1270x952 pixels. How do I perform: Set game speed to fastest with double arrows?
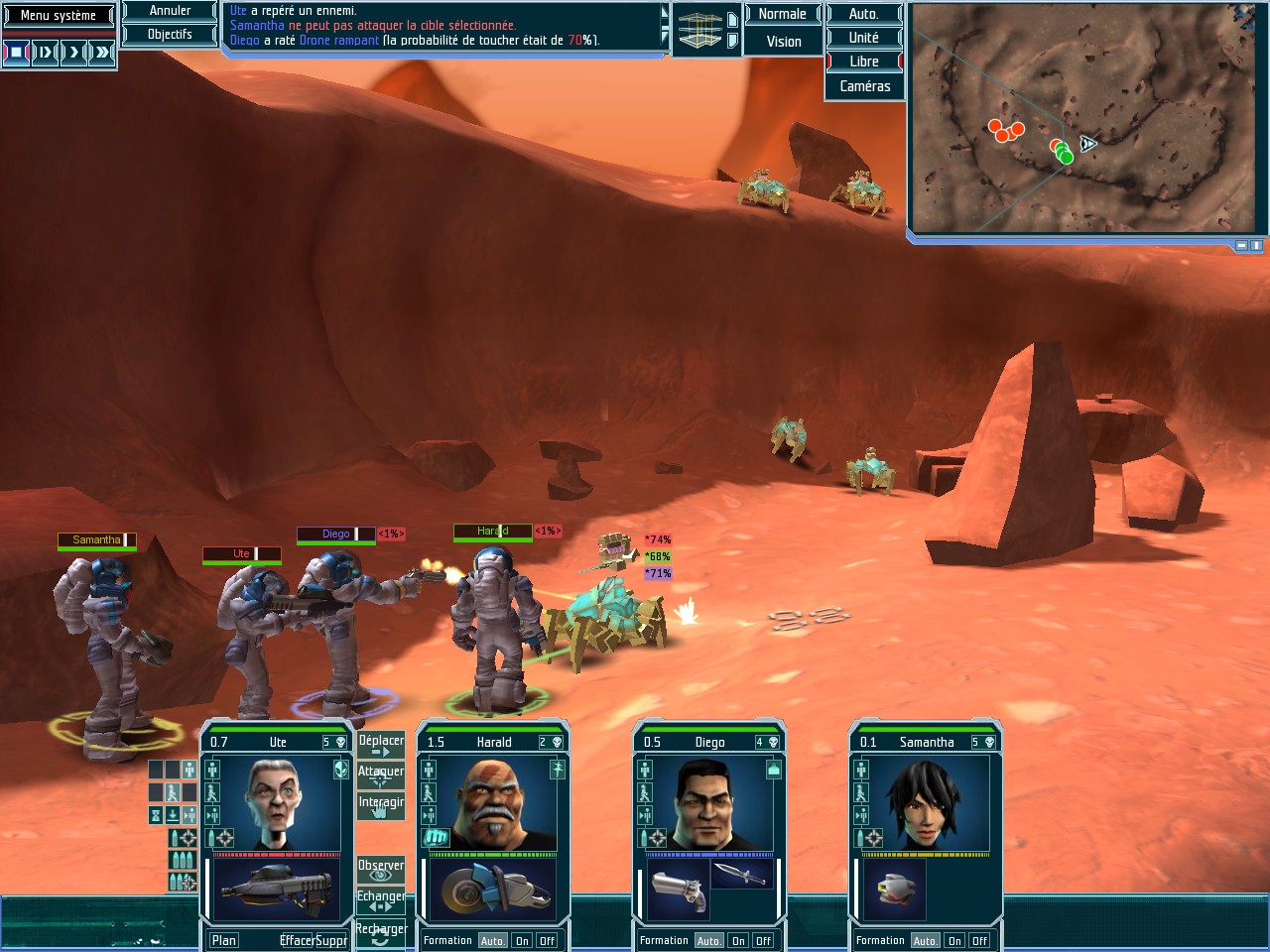click(103, 52)
